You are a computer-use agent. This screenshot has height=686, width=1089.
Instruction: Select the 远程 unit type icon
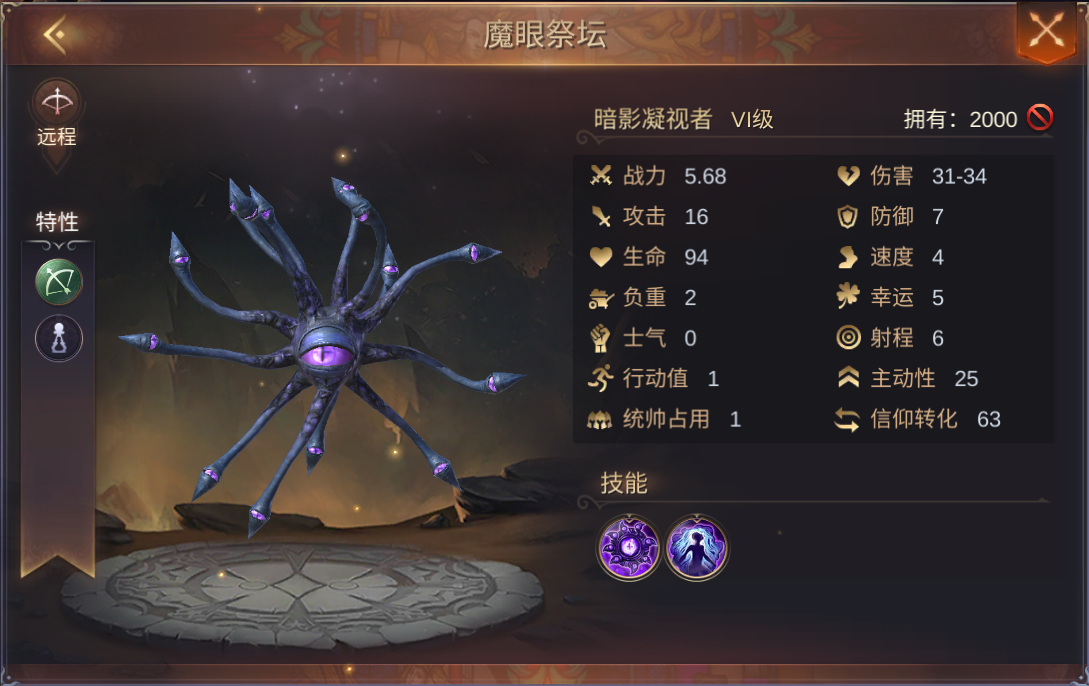[57, 102]
